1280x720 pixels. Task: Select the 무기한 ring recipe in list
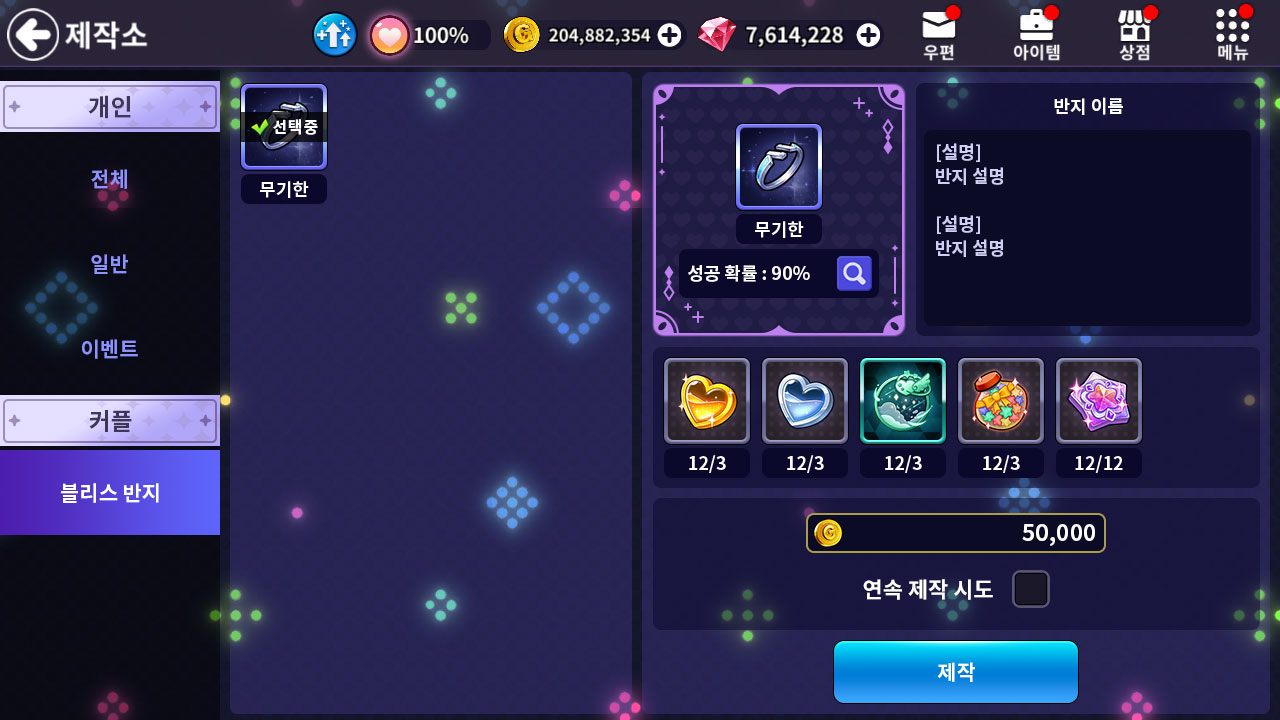[284, 127]
